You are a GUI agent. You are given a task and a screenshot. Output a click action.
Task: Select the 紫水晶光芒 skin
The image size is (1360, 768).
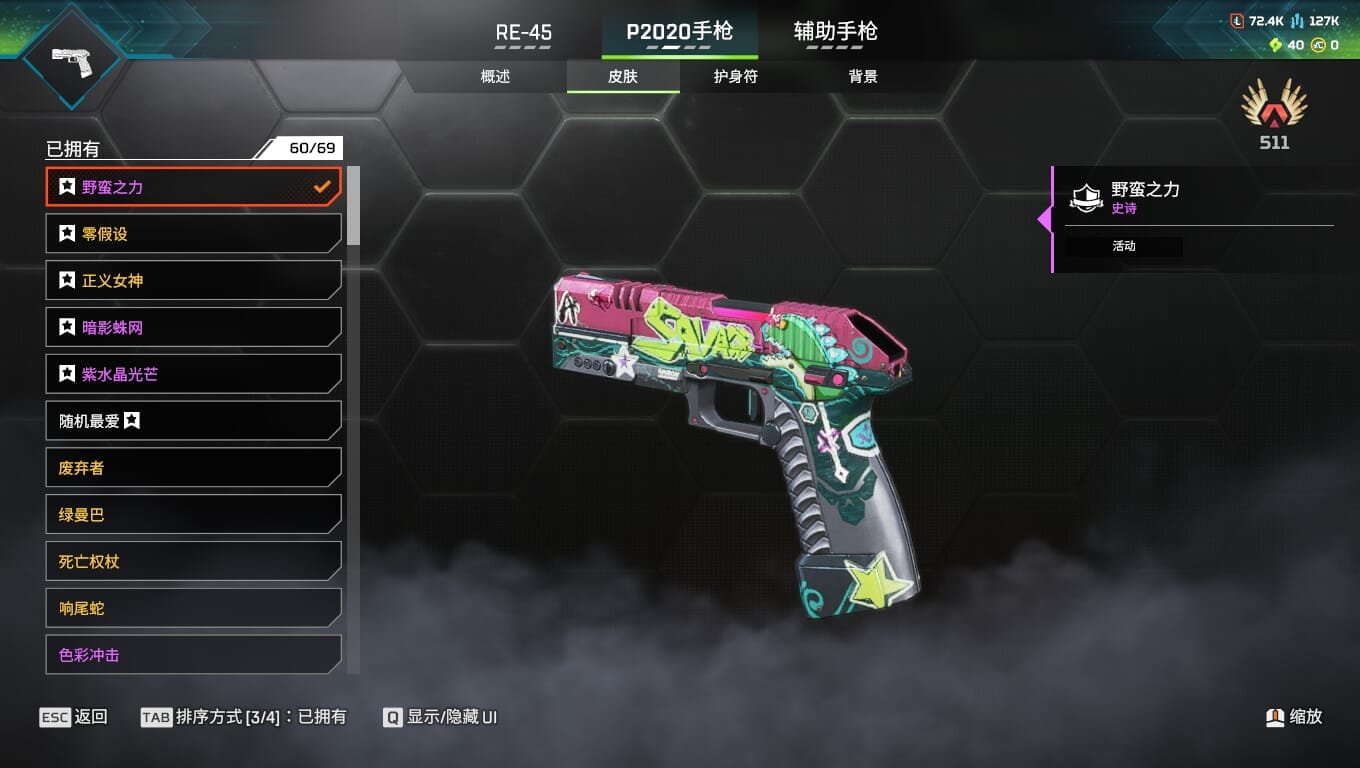point(193,374)
